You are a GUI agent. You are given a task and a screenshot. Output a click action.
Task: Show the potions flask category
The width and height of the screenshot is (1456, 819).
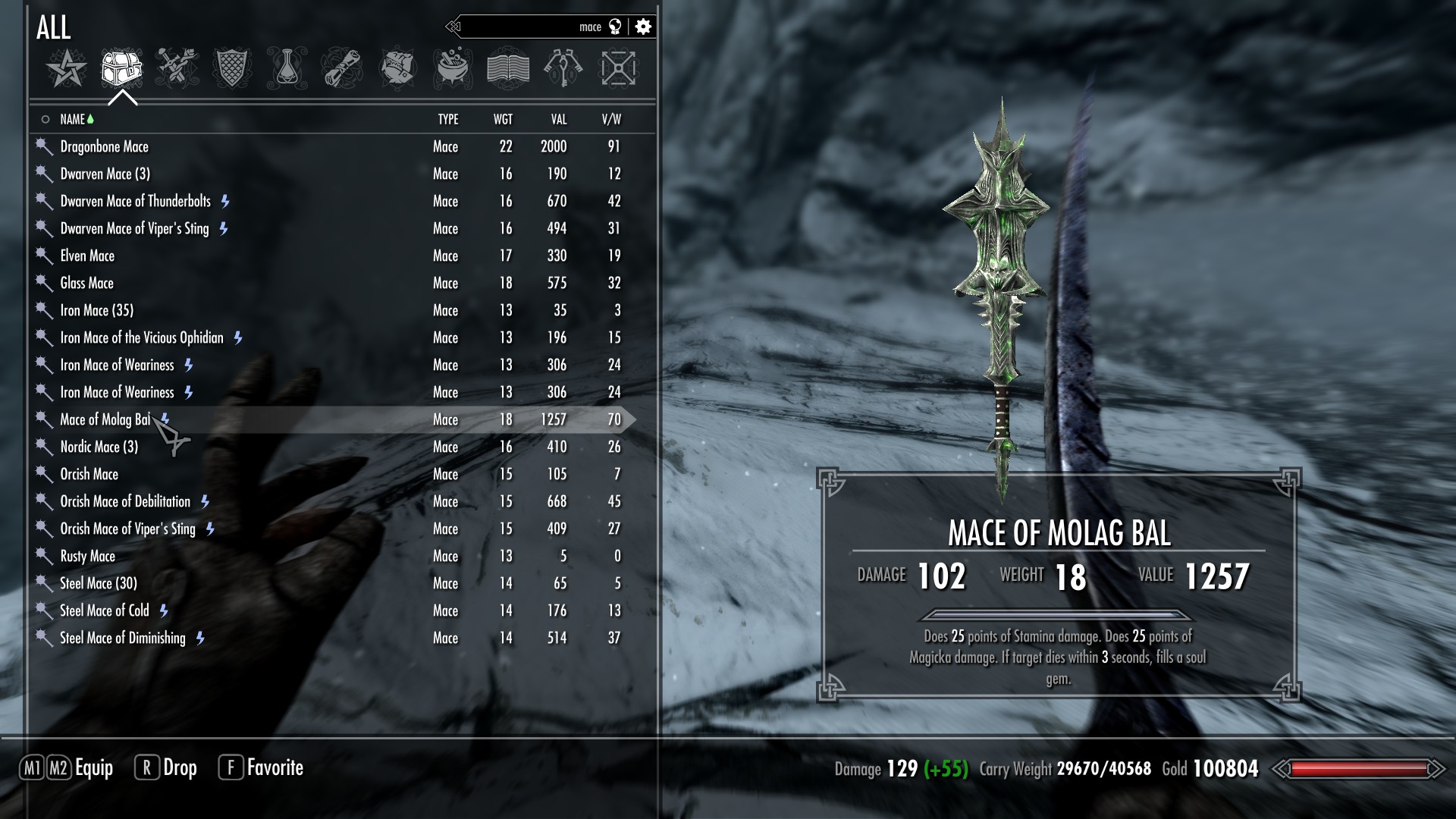click(287, 68)
